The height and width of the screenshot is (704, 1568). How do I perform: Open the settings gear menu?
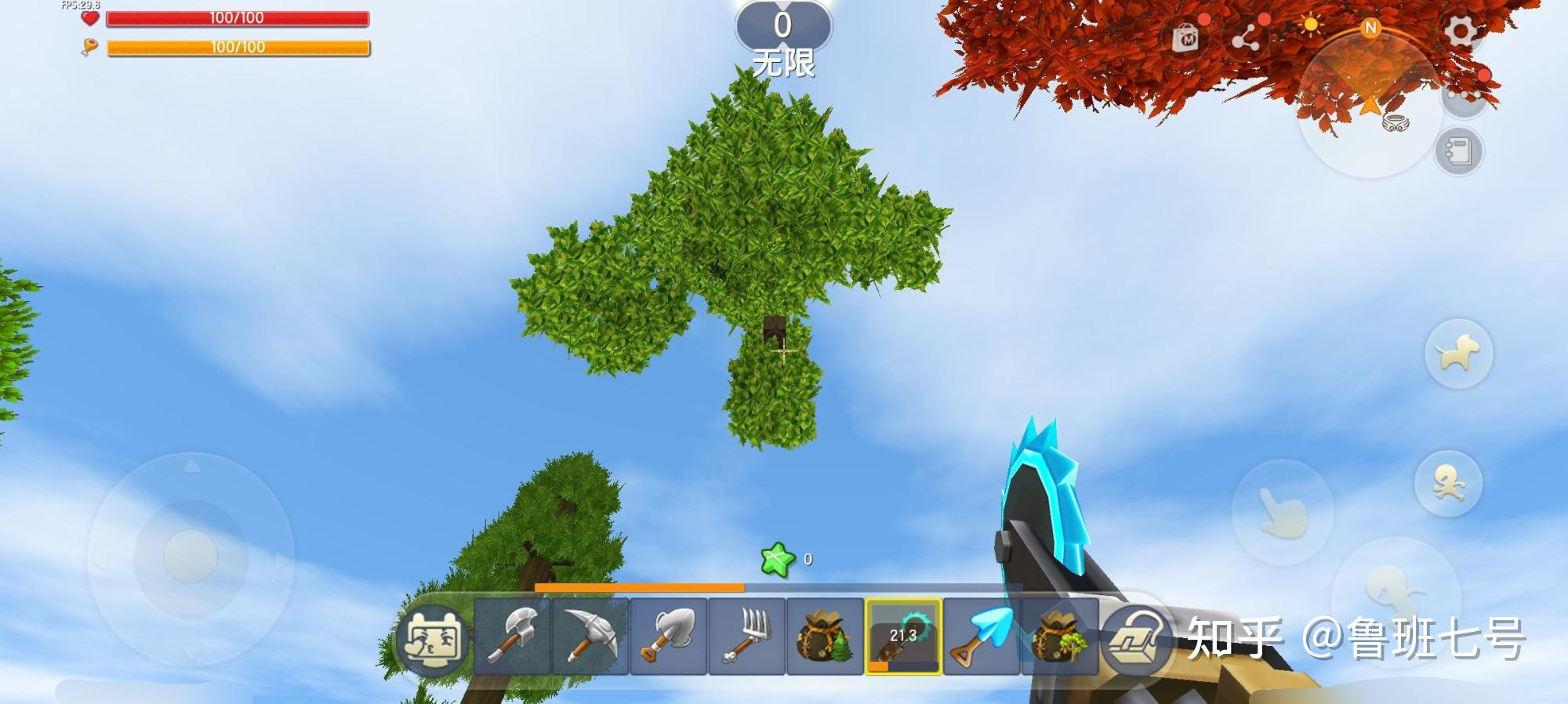coord(1461,33)
